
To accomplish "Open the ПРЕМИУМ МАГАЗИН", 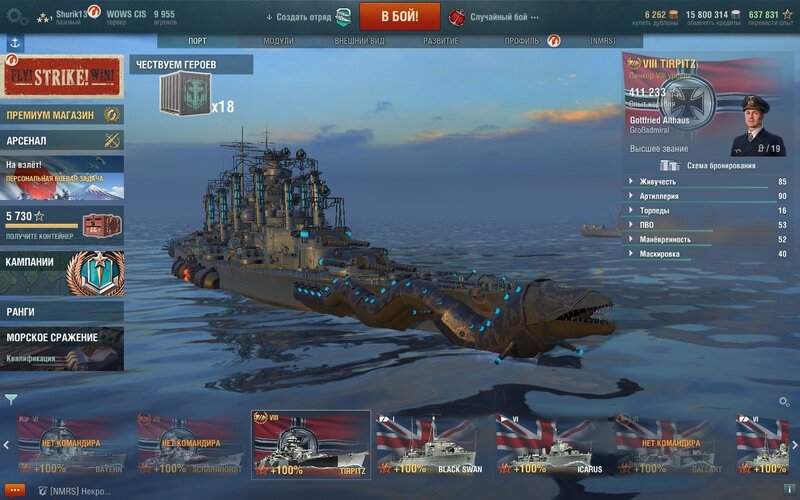I will pos(62,115).
